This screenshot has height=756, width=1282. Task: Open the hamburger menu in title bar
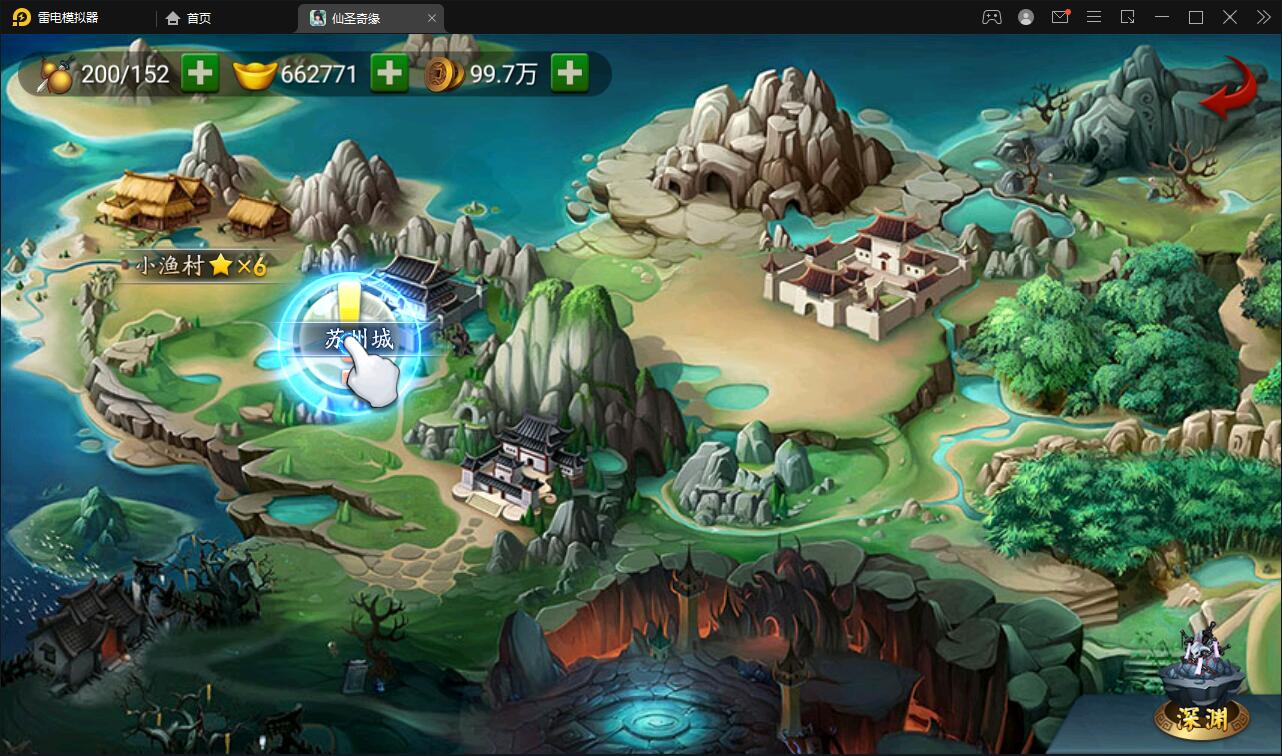[1094, 17]
